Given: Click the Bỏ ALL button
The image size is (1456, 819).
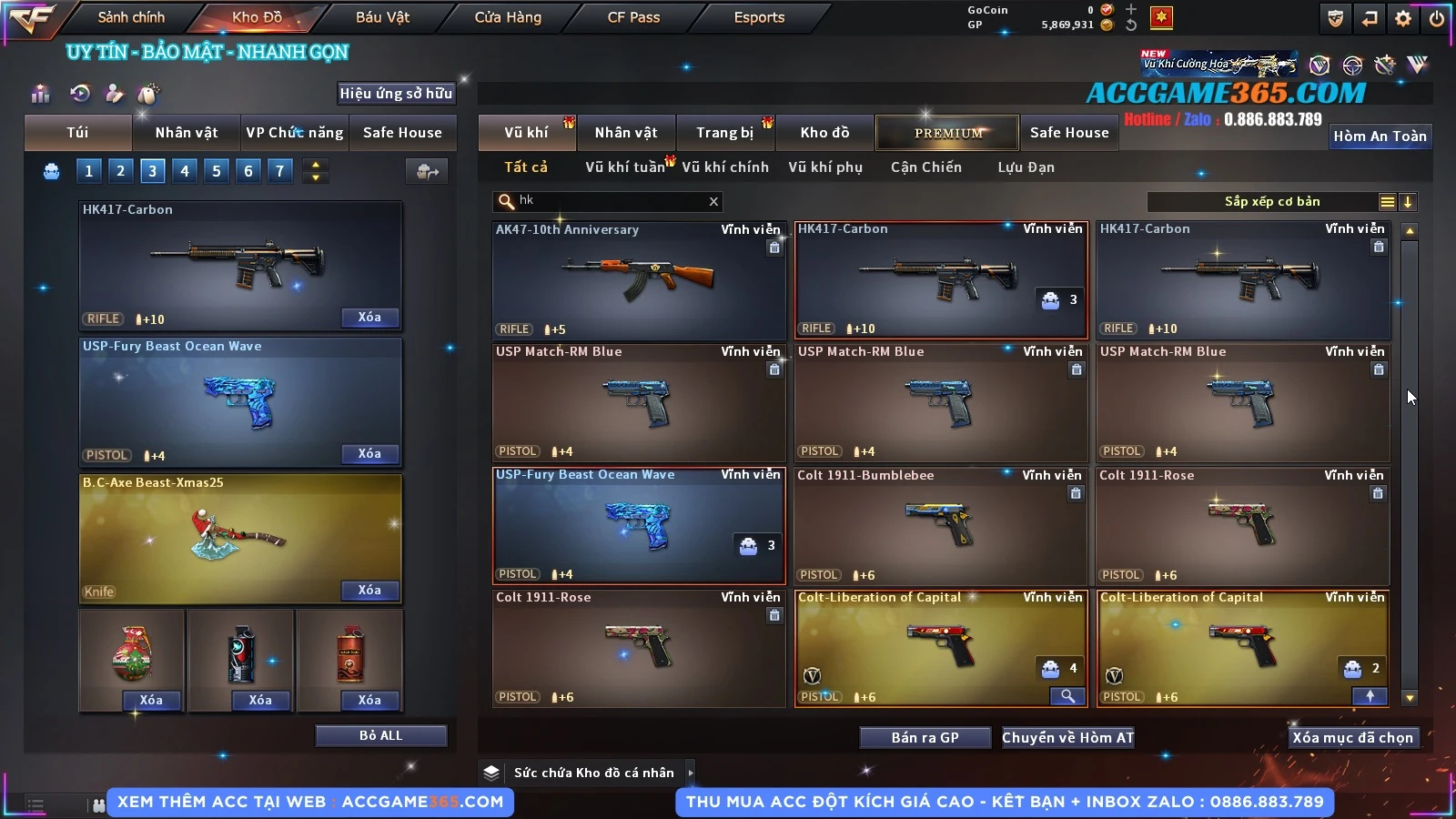Looking at the screenshot, I should point(380,735).
